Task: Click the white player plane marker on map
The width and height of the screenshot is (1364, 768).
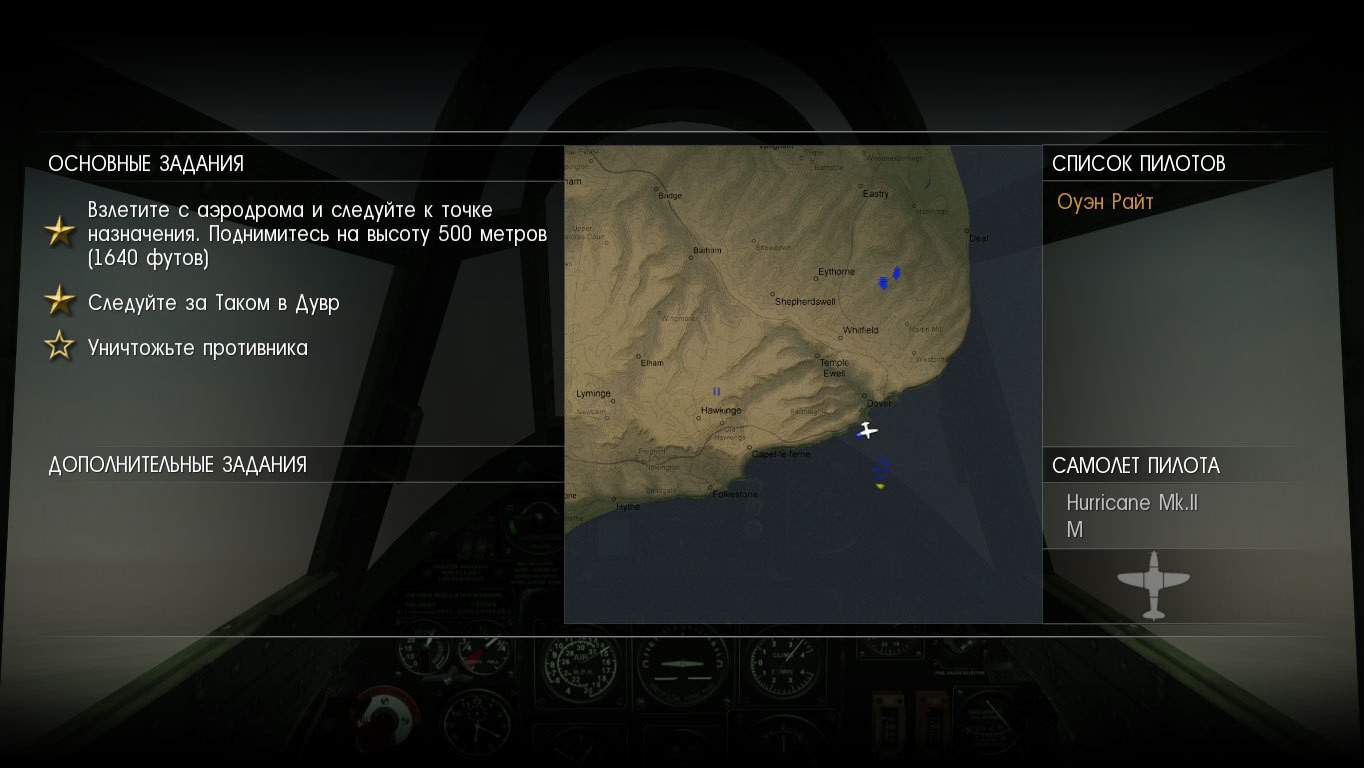Action: [867, 431]
